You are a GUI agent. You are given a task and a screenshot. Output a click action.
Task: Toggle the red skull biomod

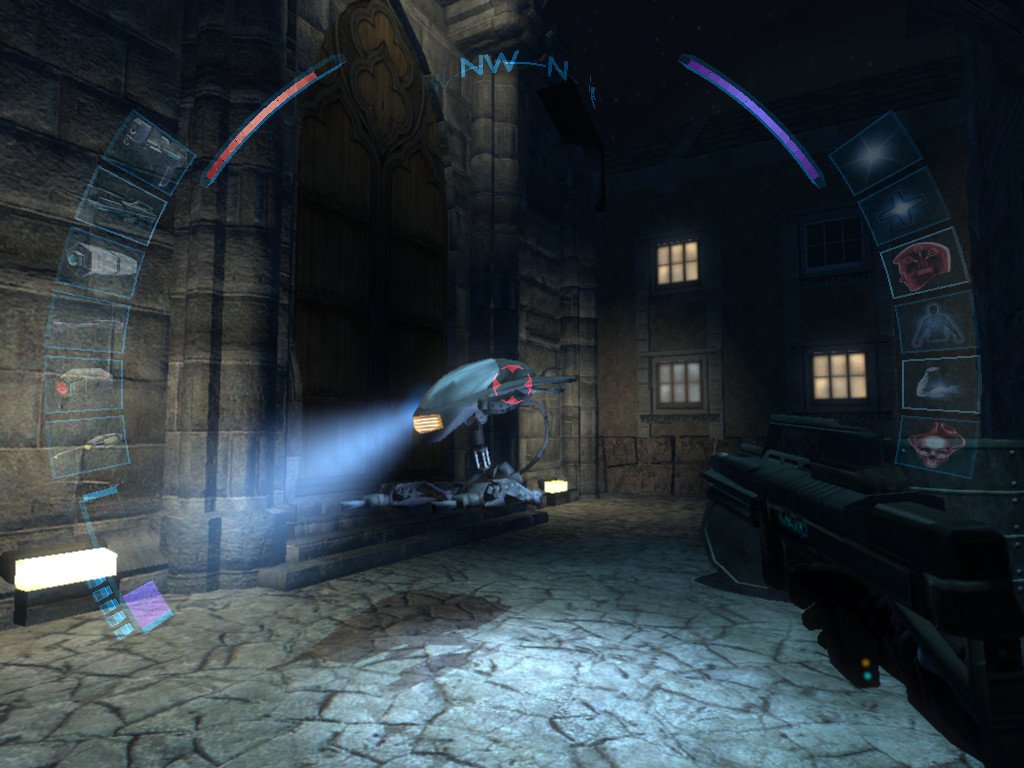pyautogui.click(x=937, y=442)
